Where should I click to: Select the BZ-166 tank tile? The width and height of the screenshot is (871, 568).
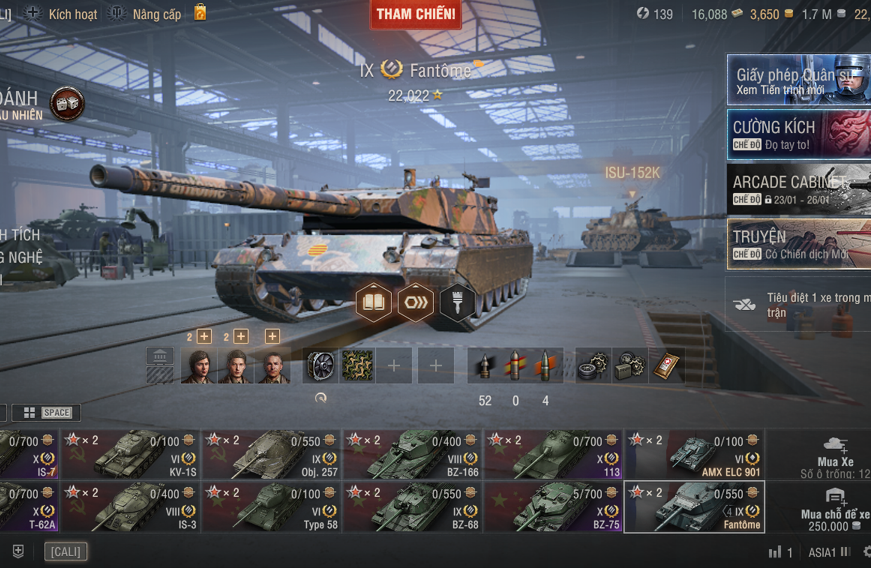click(x=413, y=454)
